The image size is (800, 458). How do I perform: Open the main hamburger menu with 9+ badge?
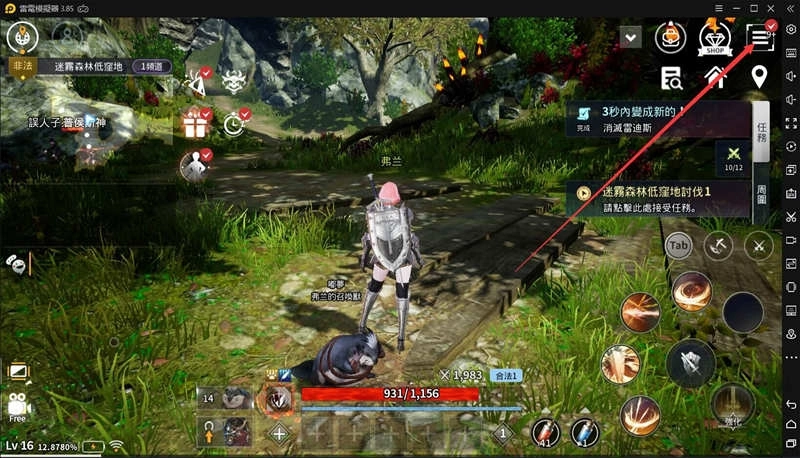click(x=762, y=38)
